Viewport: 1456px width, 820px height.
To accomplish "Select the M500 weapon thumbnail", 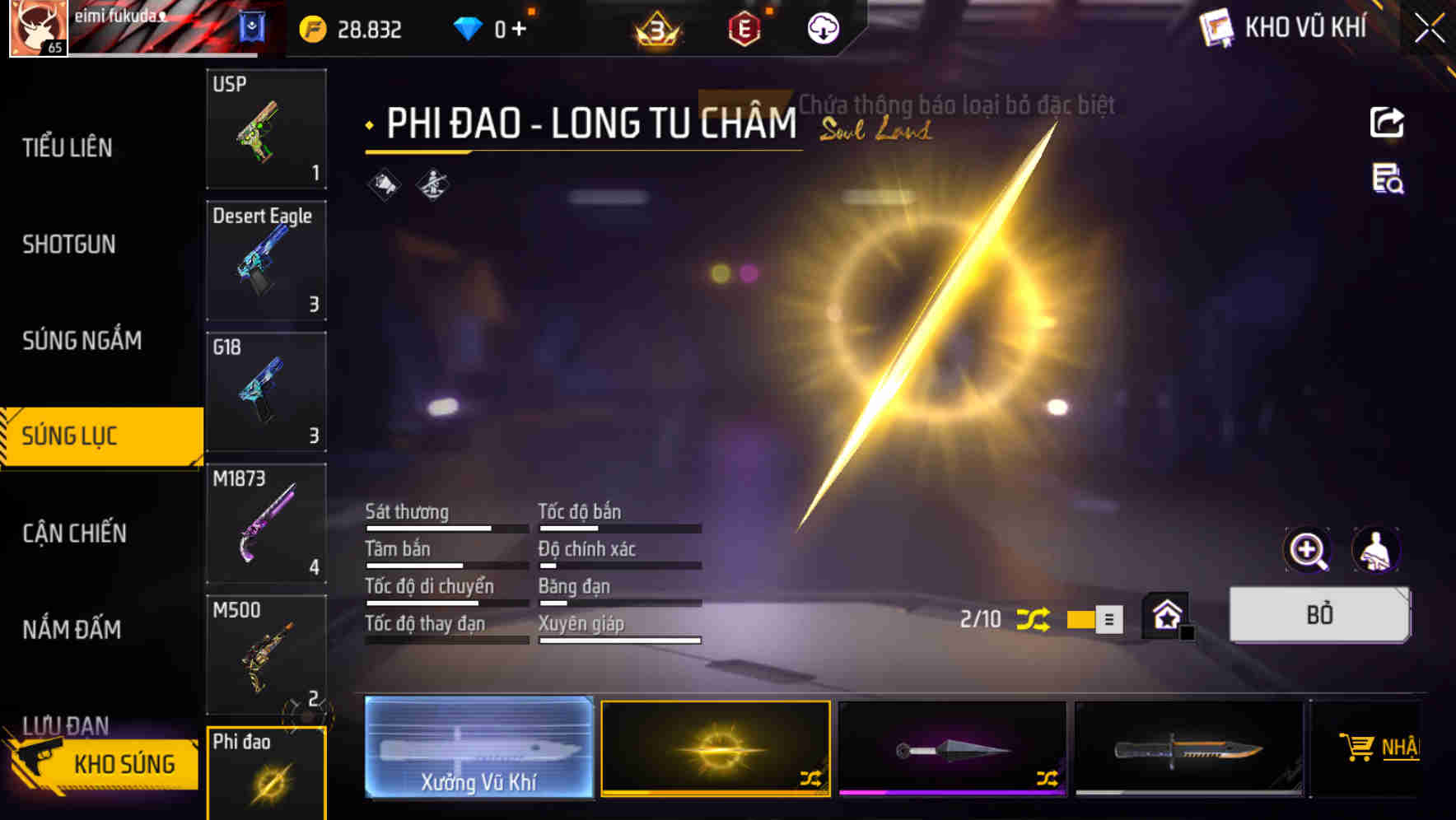I will (265, 653).
